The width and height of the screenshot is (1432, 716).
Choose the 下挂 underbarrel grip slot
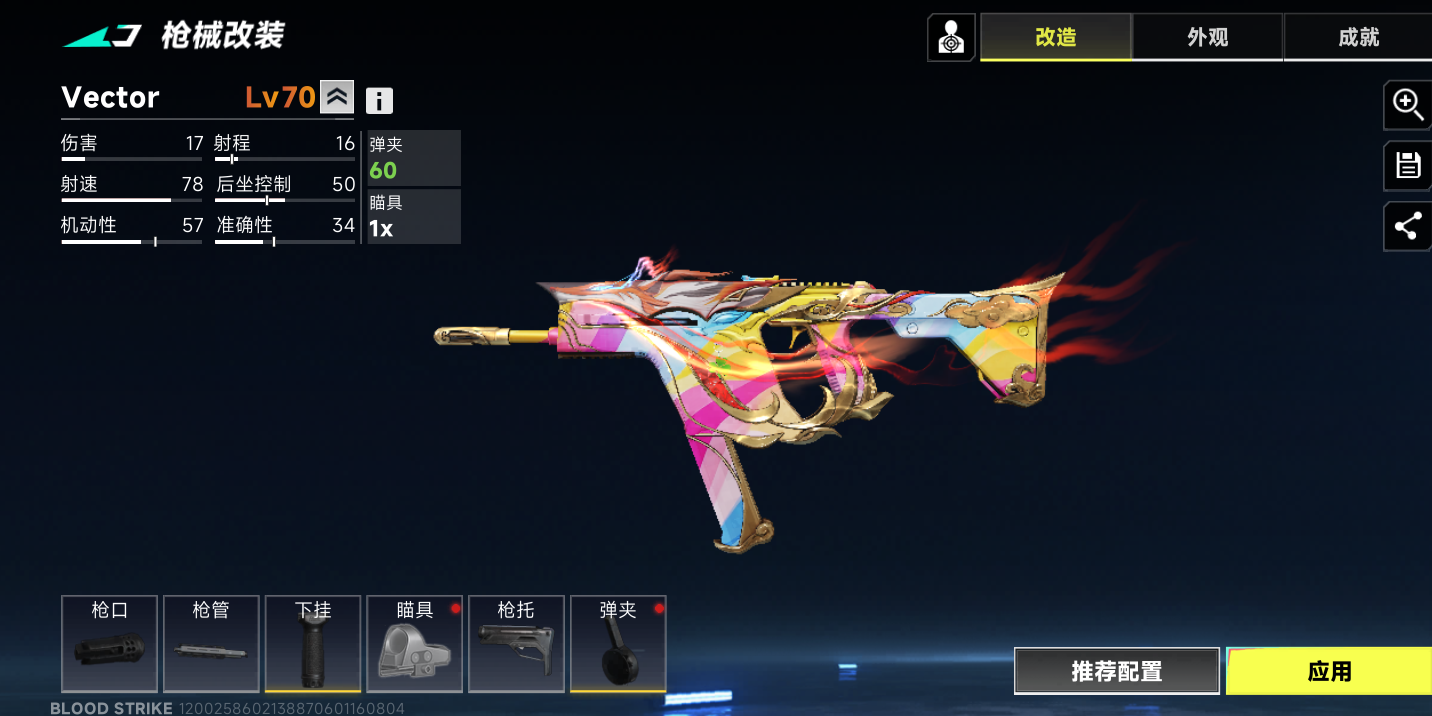(313, 643)
